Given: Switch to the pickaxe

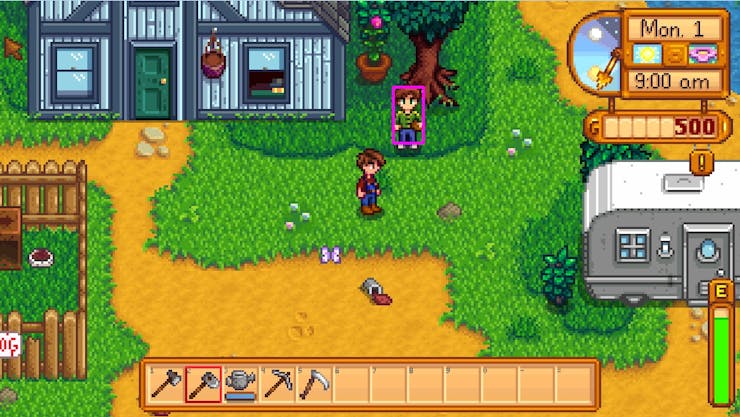Looking at the screenshot, I should click(277, 383).
